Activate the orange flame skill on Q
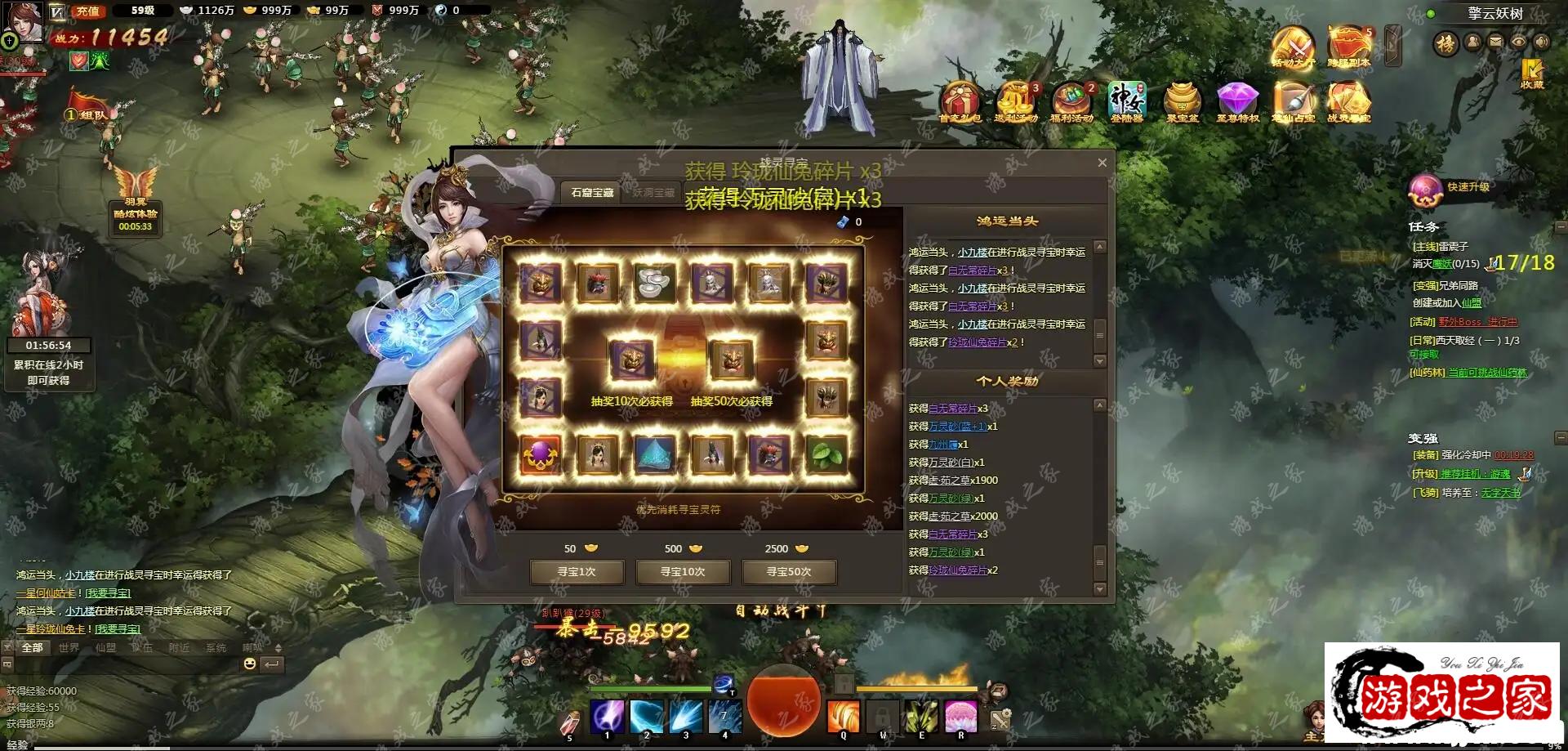This screenshot has width=1568, height=751. pos(844,716)
